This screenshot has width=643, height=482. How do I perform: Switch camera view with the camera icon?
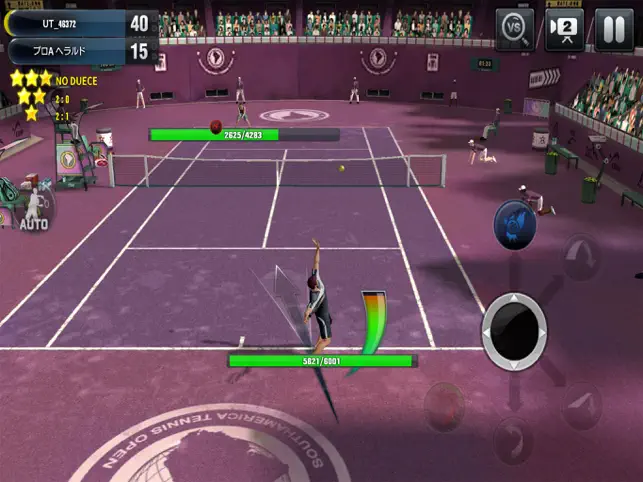[565, 28]
